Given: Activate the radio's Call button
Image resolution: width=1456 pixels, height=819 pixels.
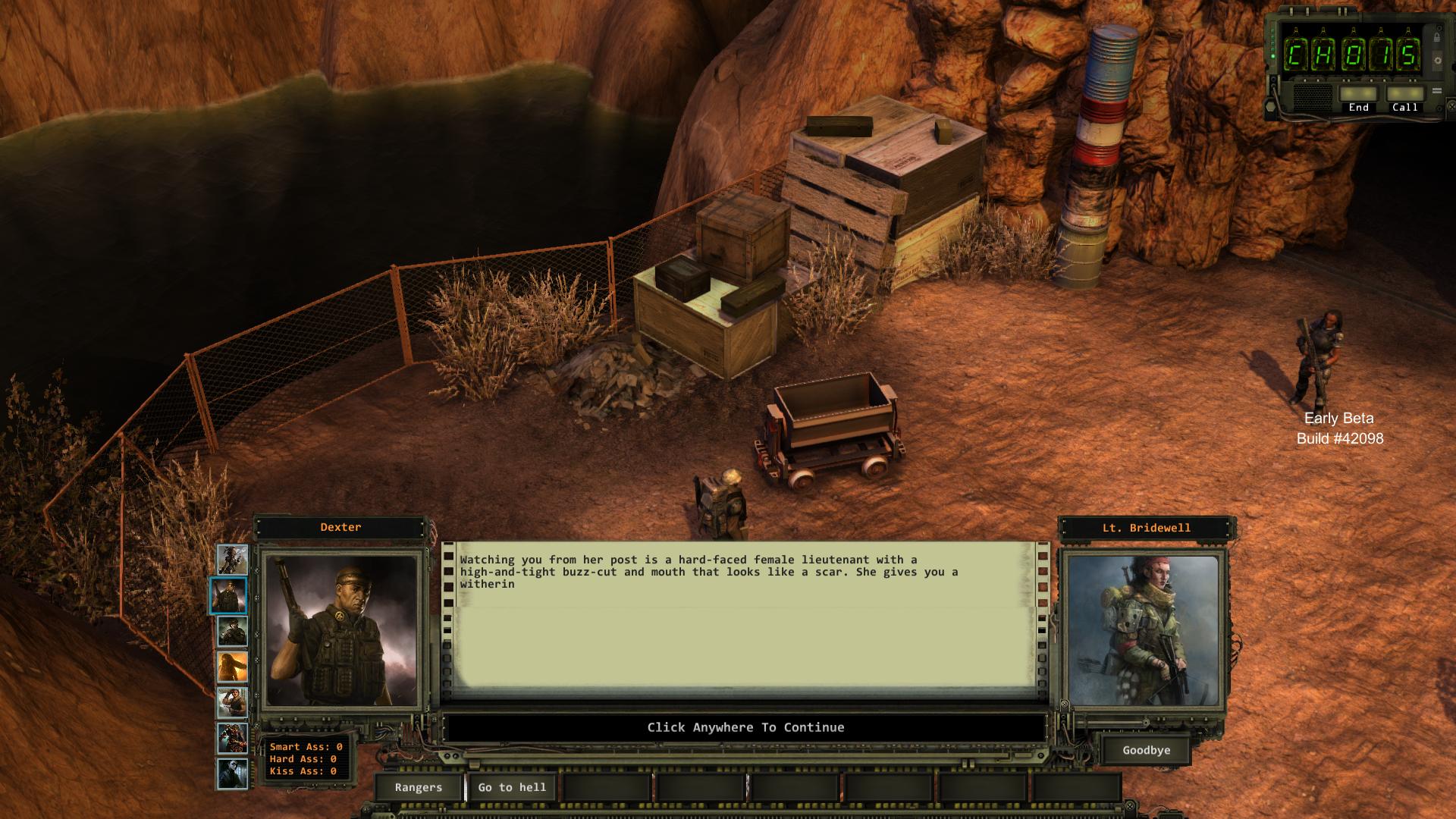Looking at the screenshot, I should click(x=1404, y=95).
